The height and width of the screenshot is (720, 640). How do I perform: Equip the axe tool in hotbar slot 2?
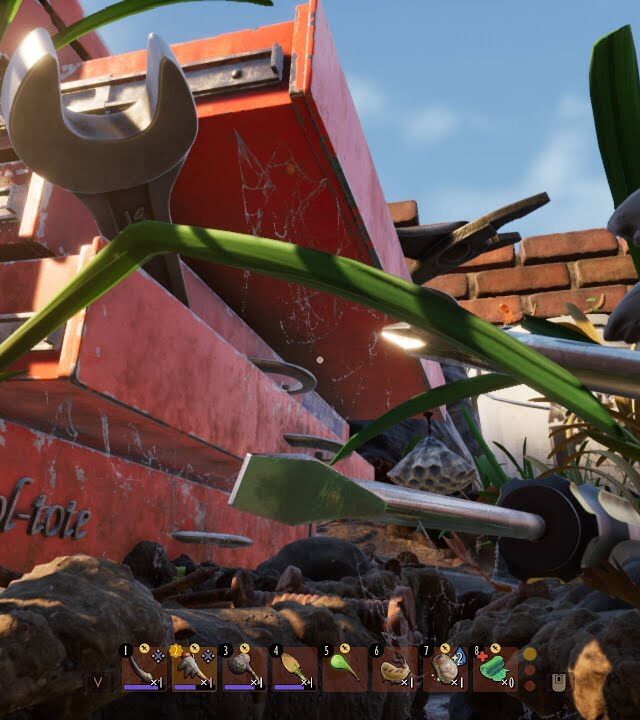click(193, 668)
